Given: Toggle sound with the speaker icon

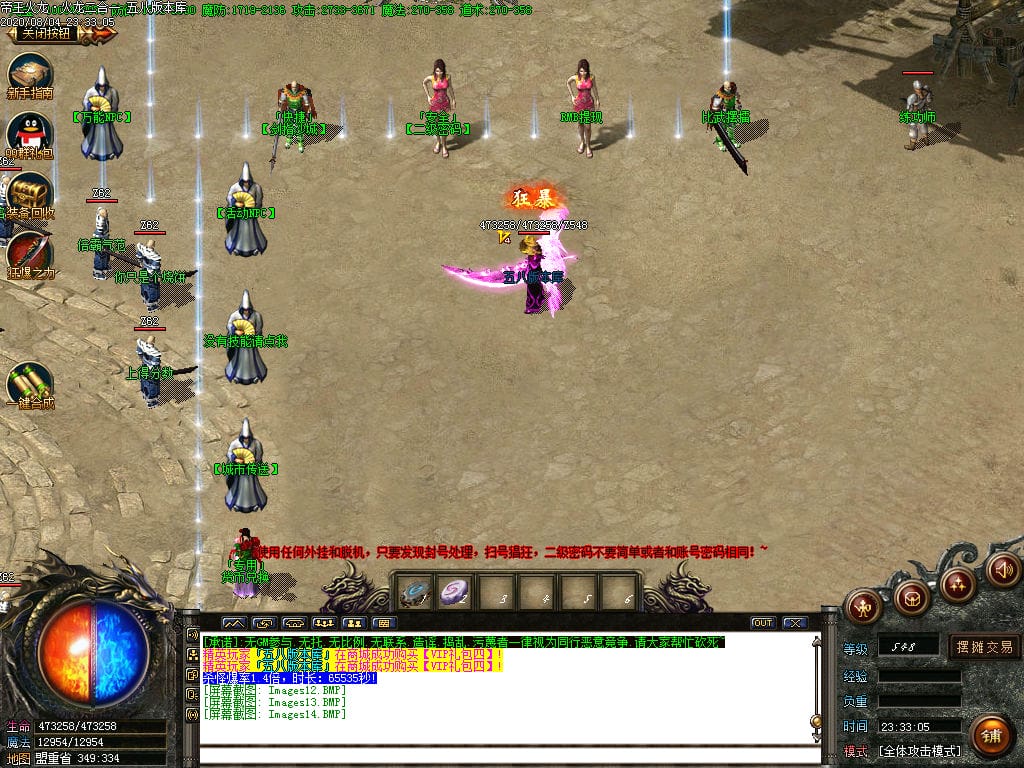Looking at the screenshot, I should pos(1003,569).
